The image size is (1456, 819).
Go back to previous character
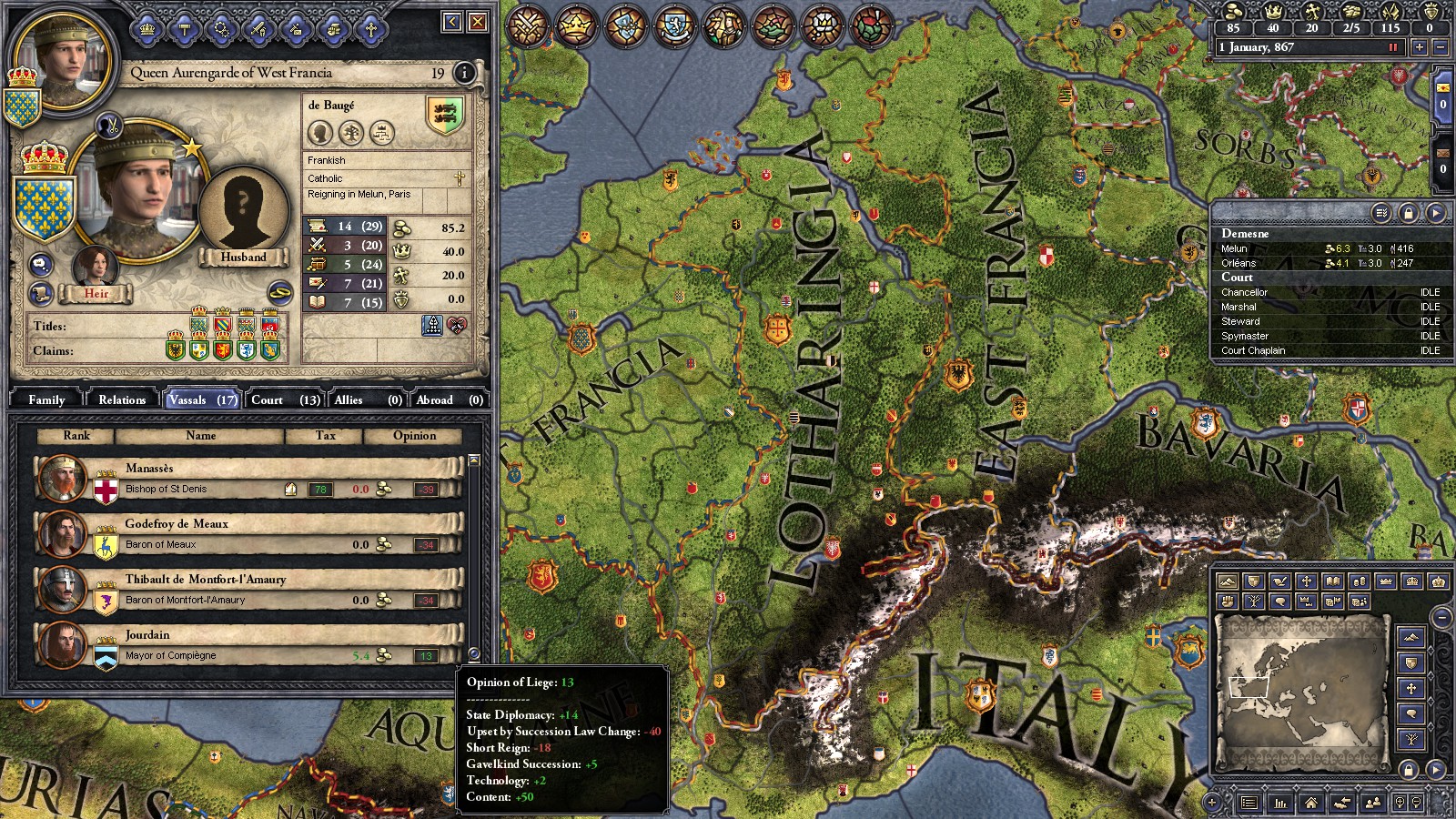click(452, 22)
